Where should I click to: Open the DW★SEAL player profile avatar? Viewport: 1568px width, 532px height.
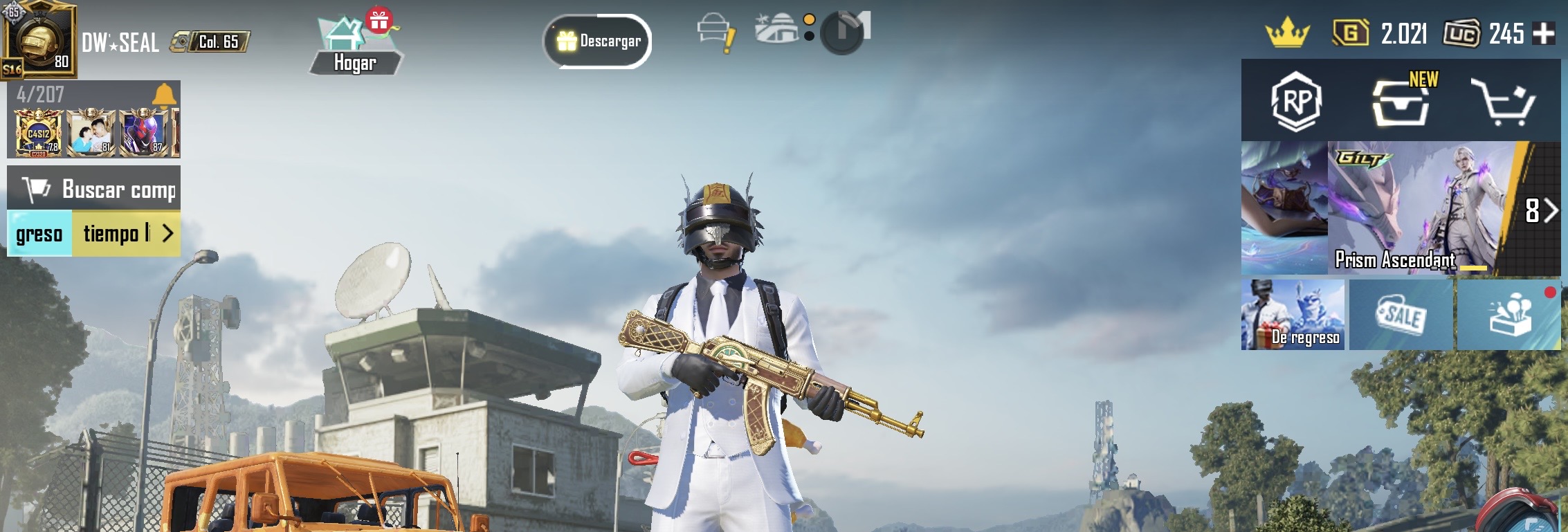point(39,40)
